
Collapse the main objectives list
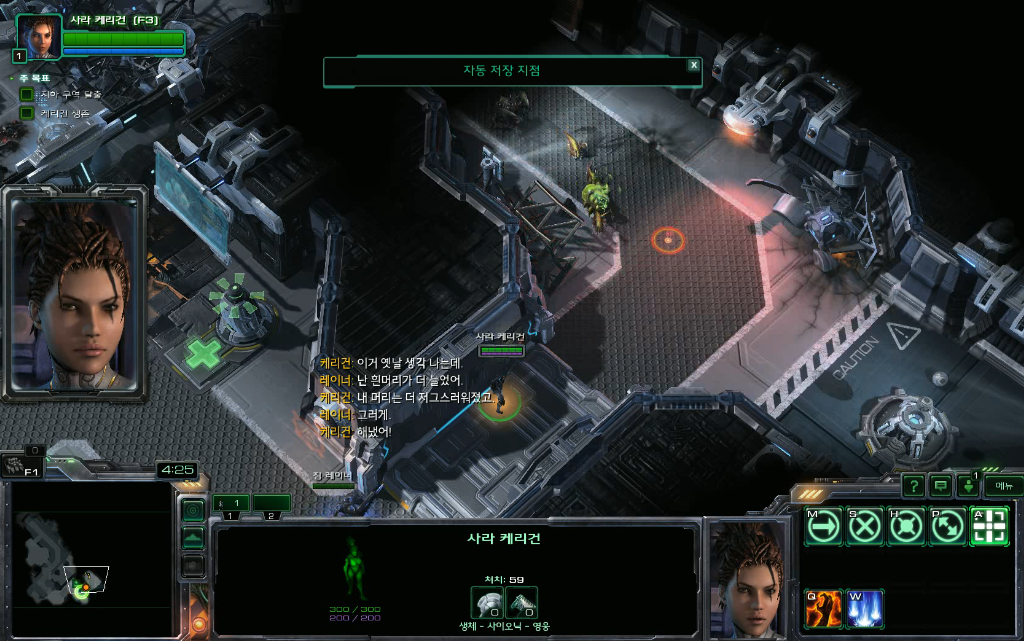[x=12, y=78]
